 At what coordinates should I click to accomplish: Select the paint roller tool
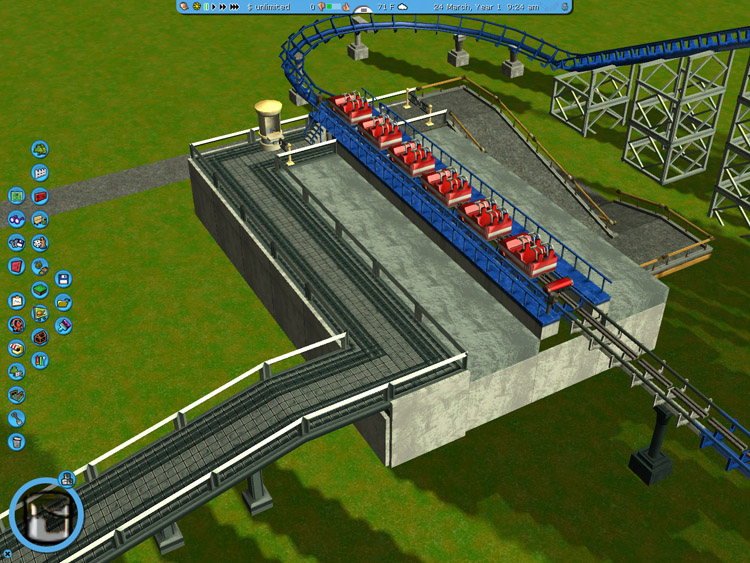pyautogui.click(x=63, y=325)
